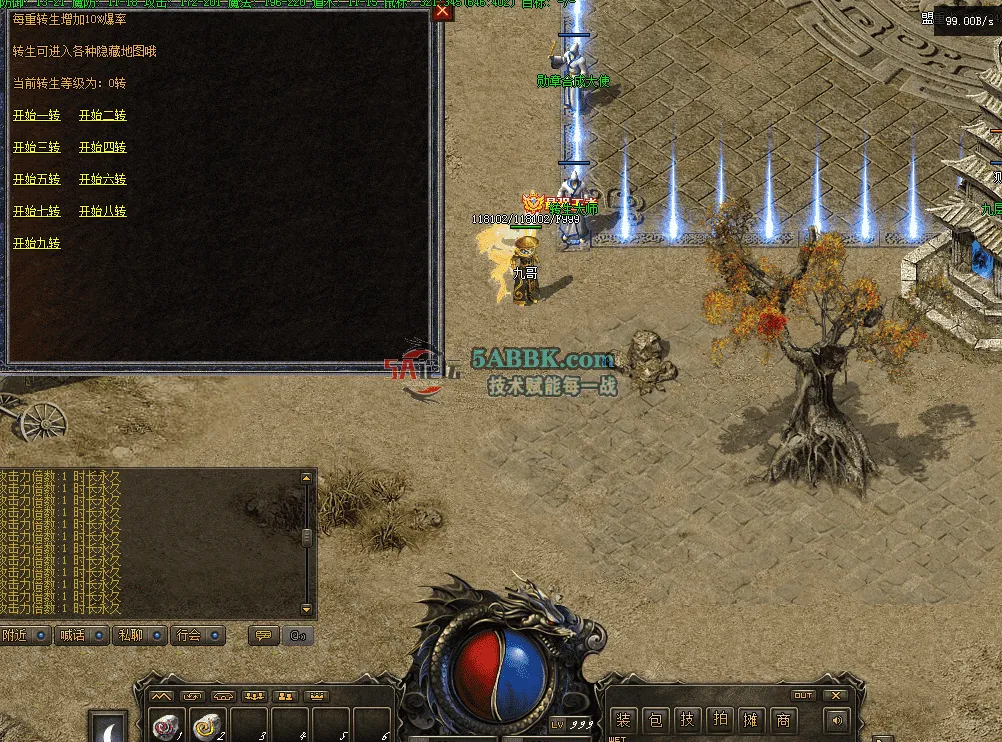This screenshot has width=1002, height=742.
Task: Open the 商 shop button
Action: pos(783,720)
